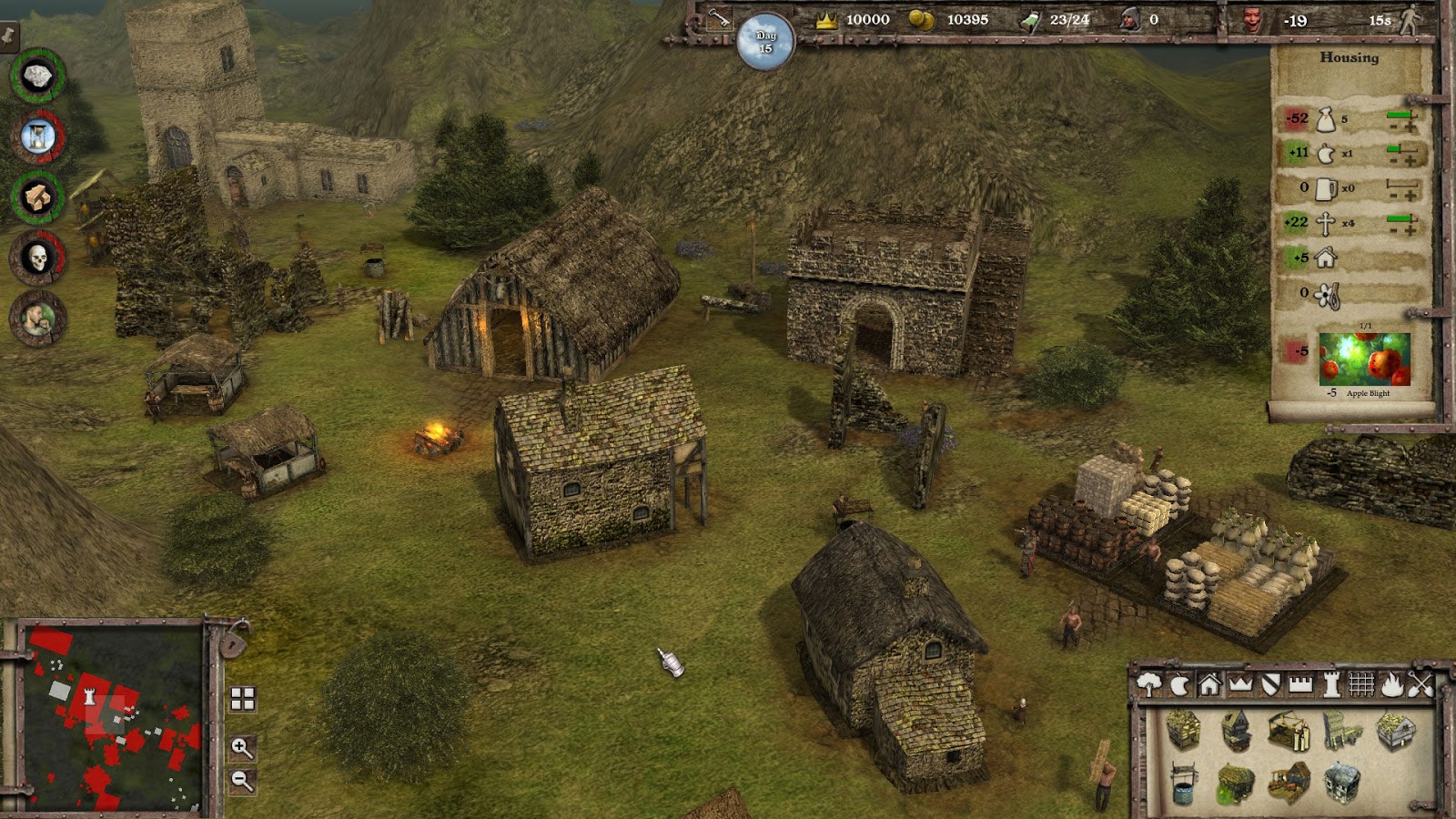This screenshot has height=819, width=1456.
Task: Zoom in with the magnifier plus button
Action: [x=242, y=748]
